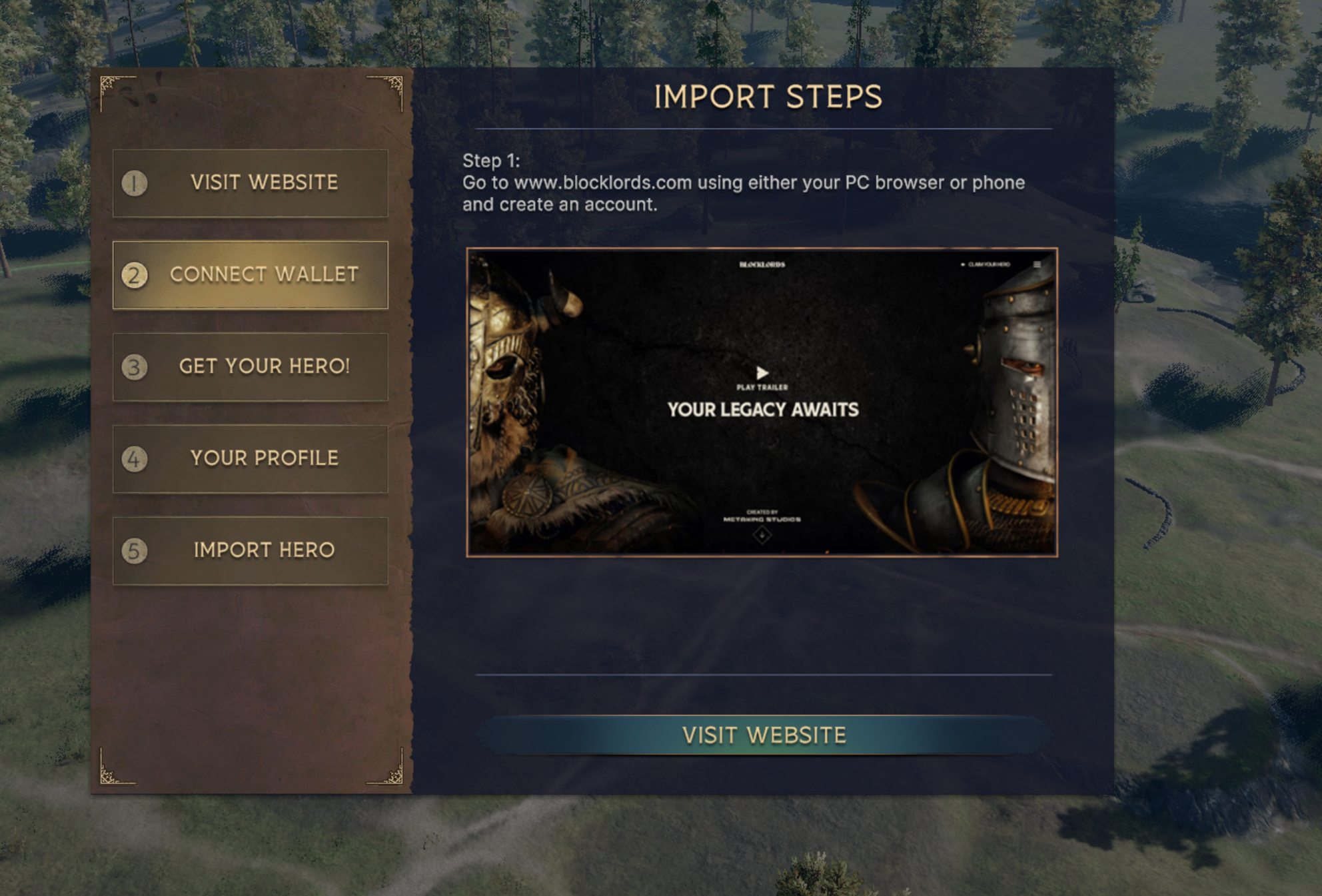Select the Connect Wallet step
The width and height of the screenshot is (1322, 896).
tap(250, 275)
